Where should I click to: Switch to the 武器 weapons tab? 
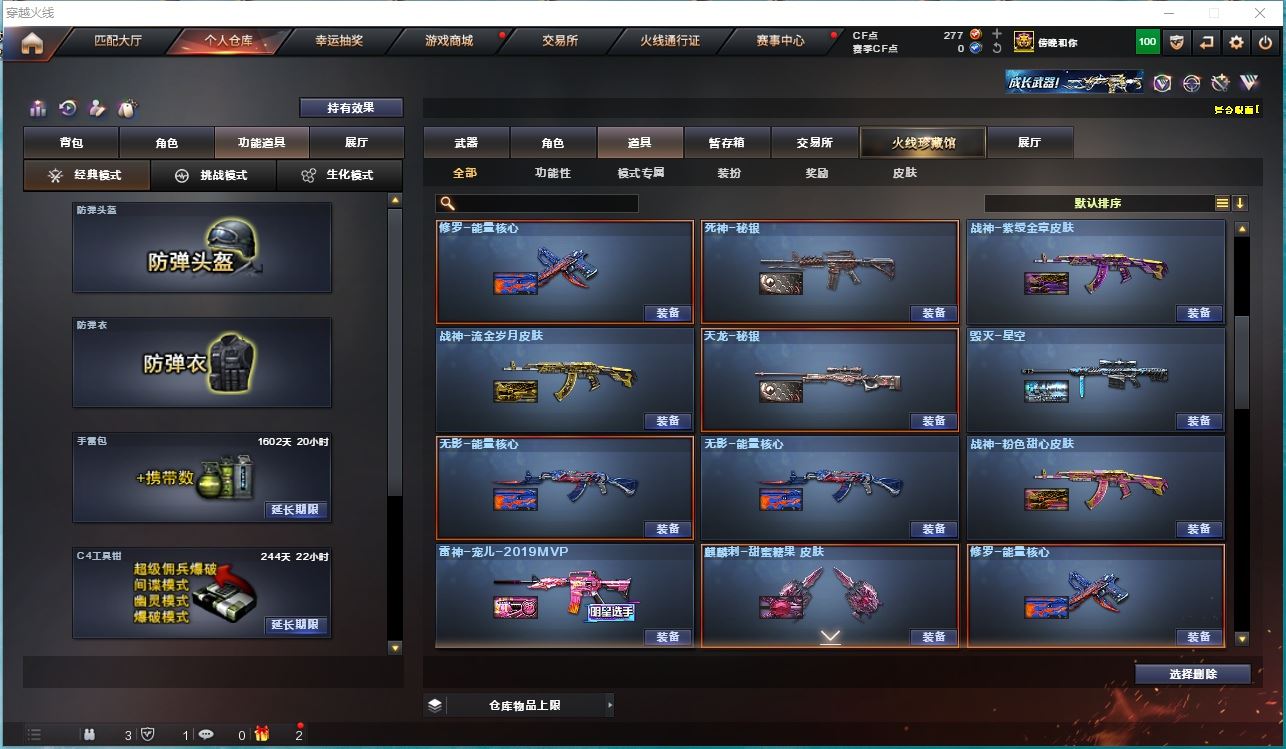click(x=466, y=143)
